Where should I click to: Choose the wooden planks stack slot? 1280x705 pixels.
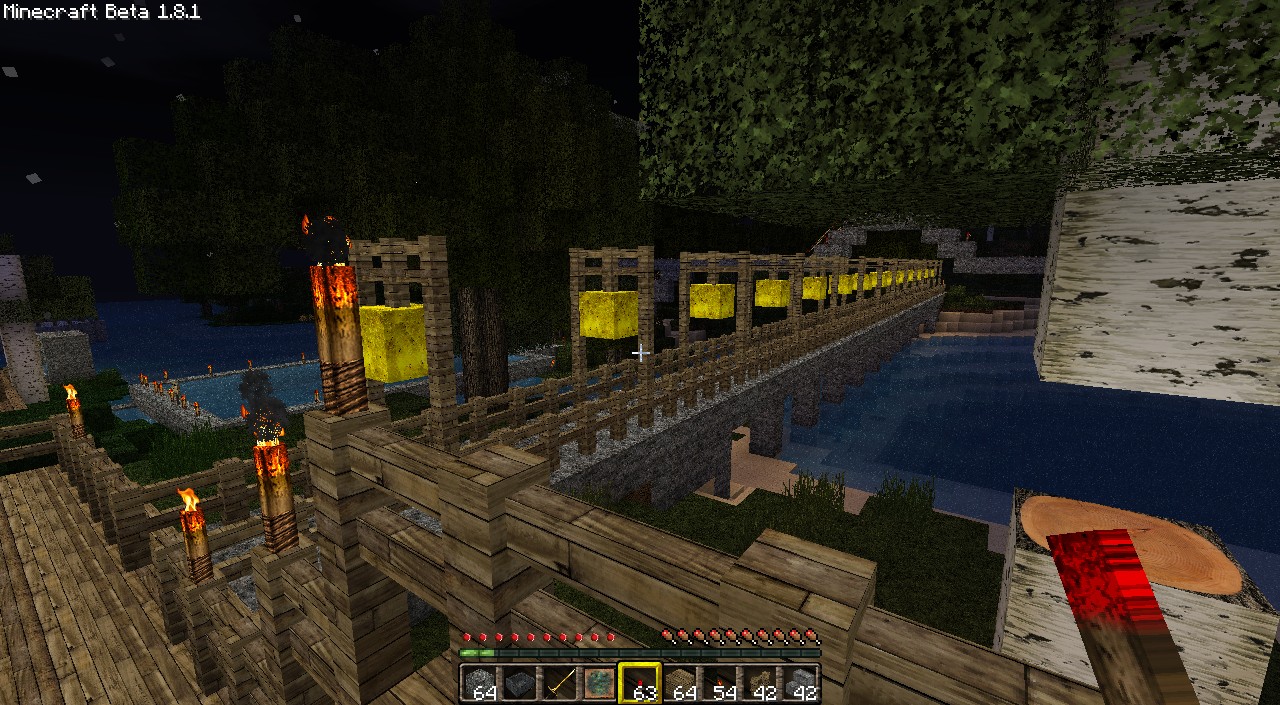pyautogui.click(x=680, y=683)
